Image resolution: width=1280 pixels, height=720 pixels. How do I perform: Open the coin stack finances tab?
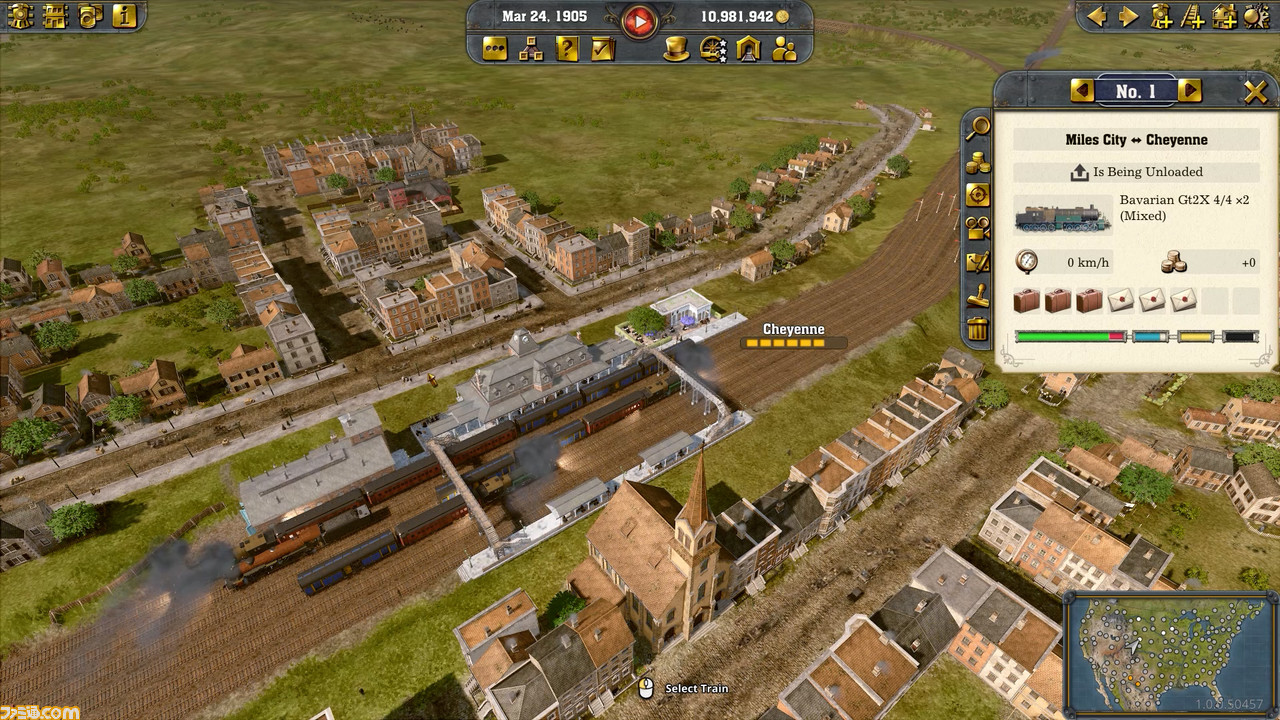tap(977, 162)
